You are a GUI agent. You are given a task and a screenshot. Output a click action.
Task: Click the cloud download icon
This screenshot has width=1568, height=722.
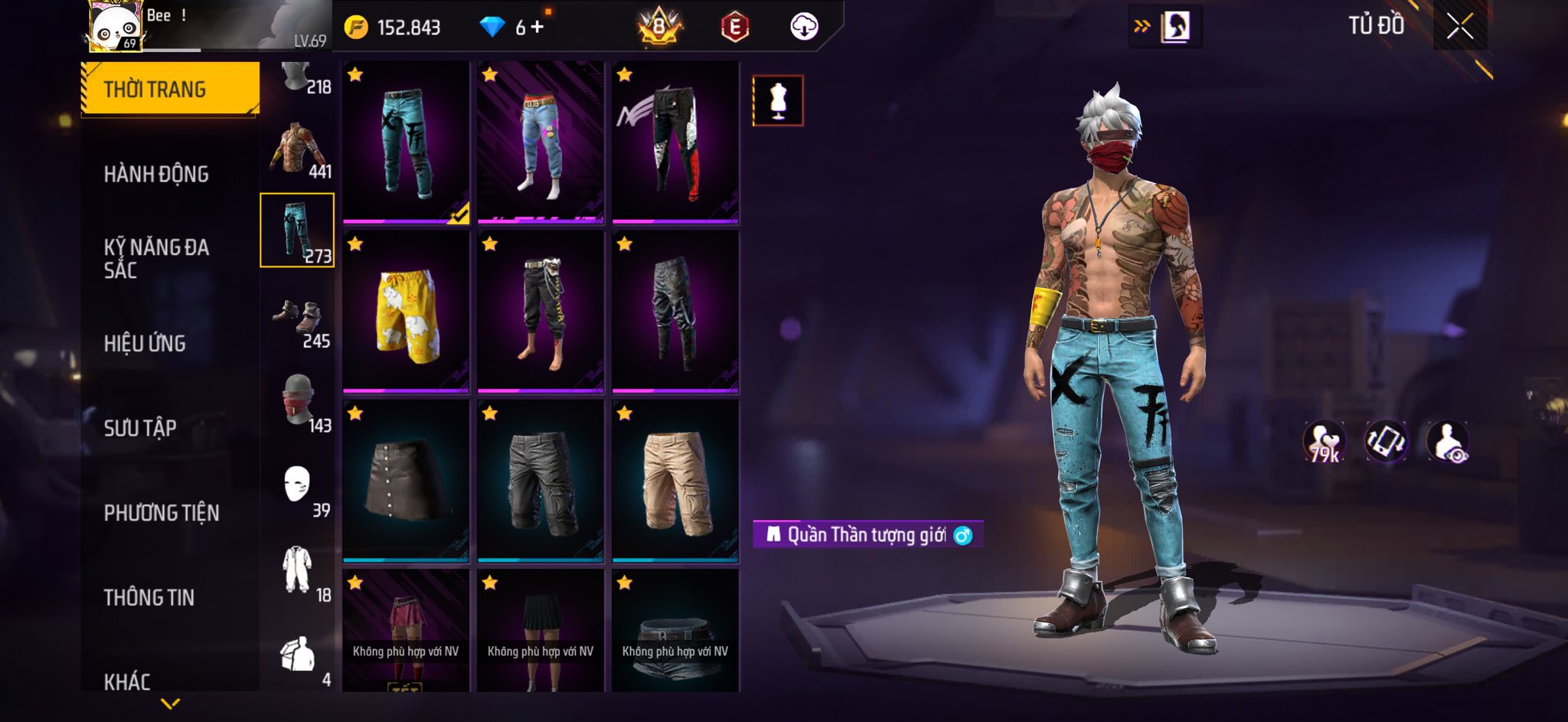click(804, 27)
